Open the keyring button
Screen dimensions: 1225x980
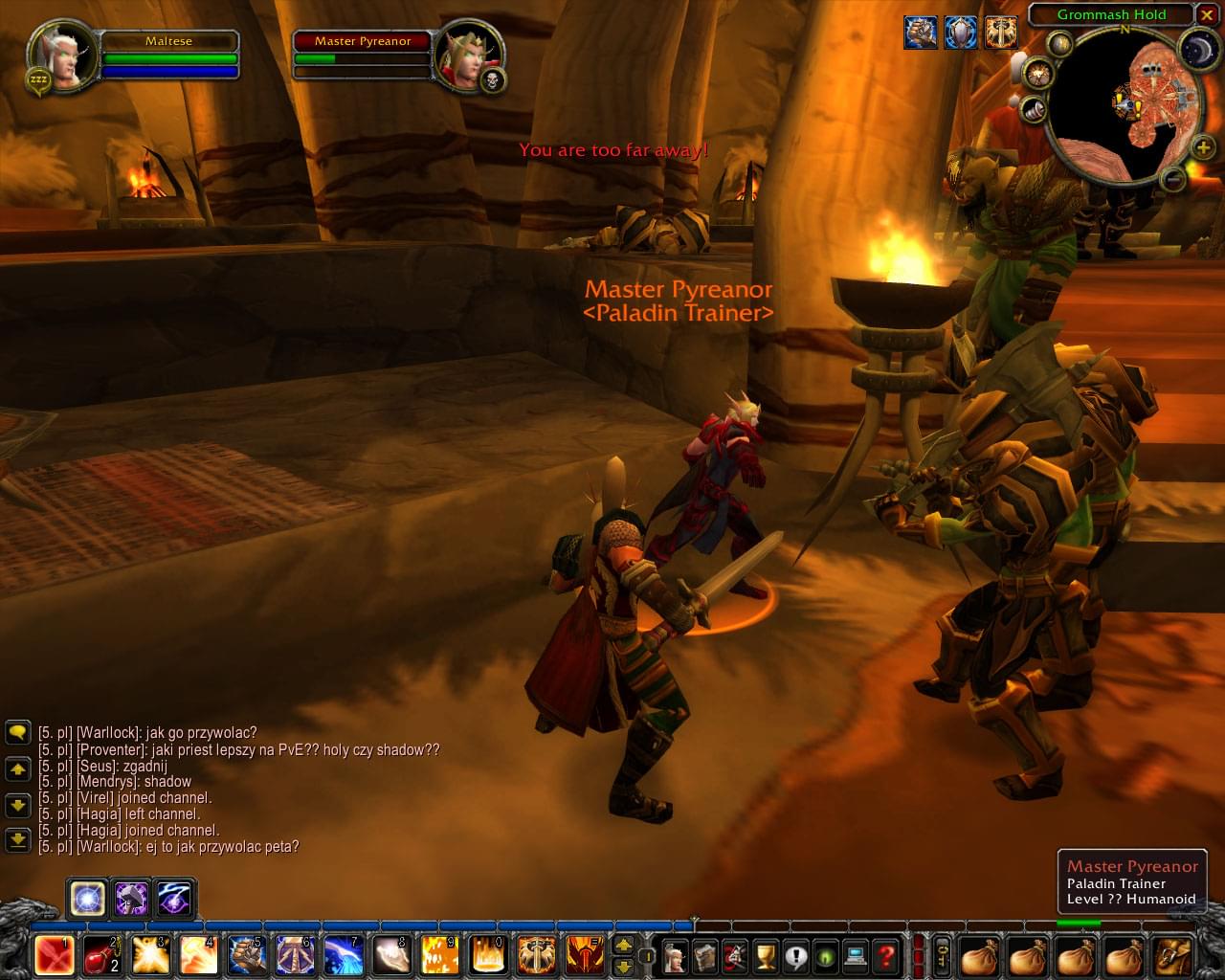[943, 955]
